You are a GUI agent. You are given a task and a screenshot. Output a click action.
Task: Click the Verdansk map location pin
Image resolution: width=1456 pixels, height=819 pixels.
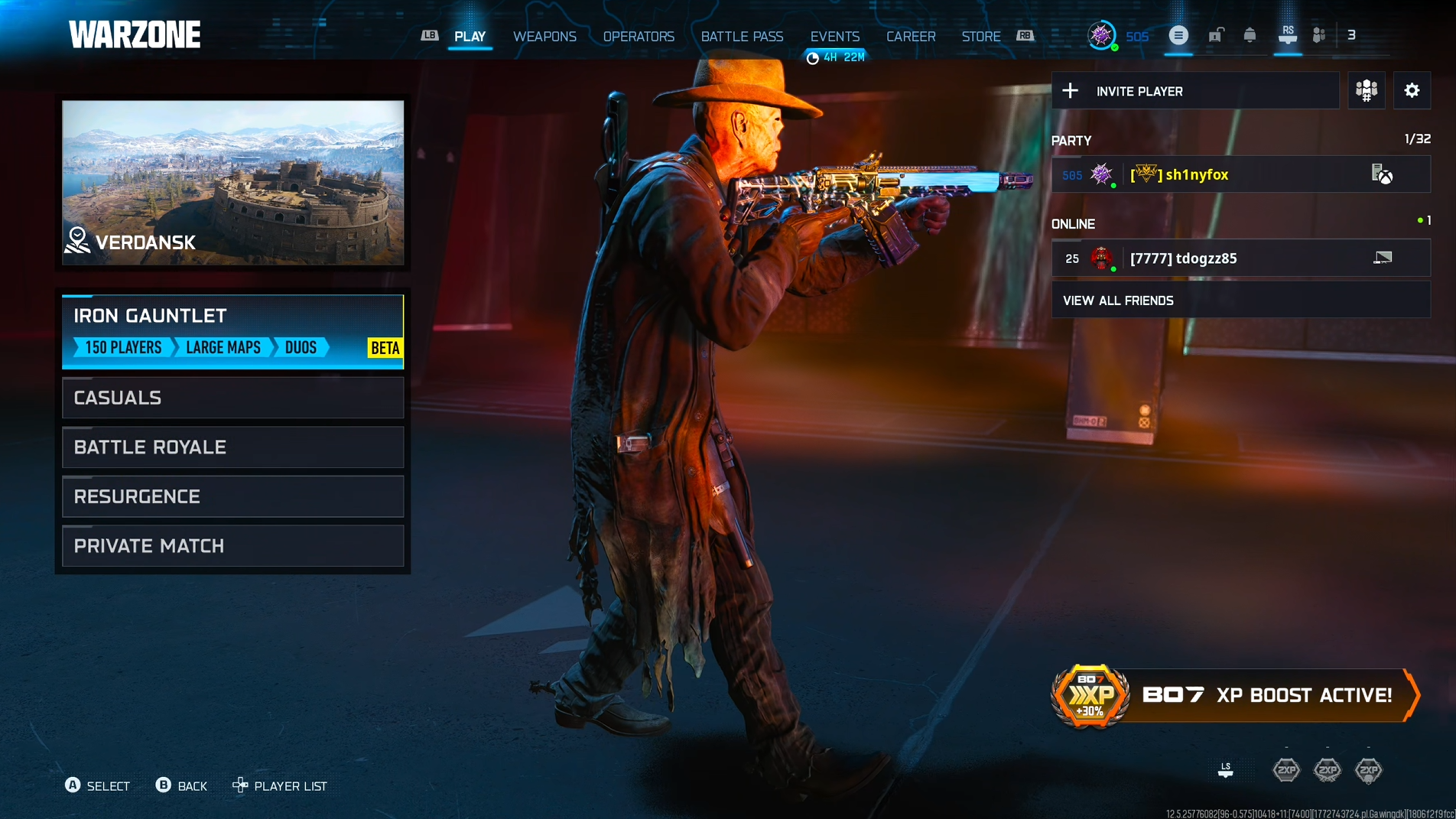click(x=77, y=239)
